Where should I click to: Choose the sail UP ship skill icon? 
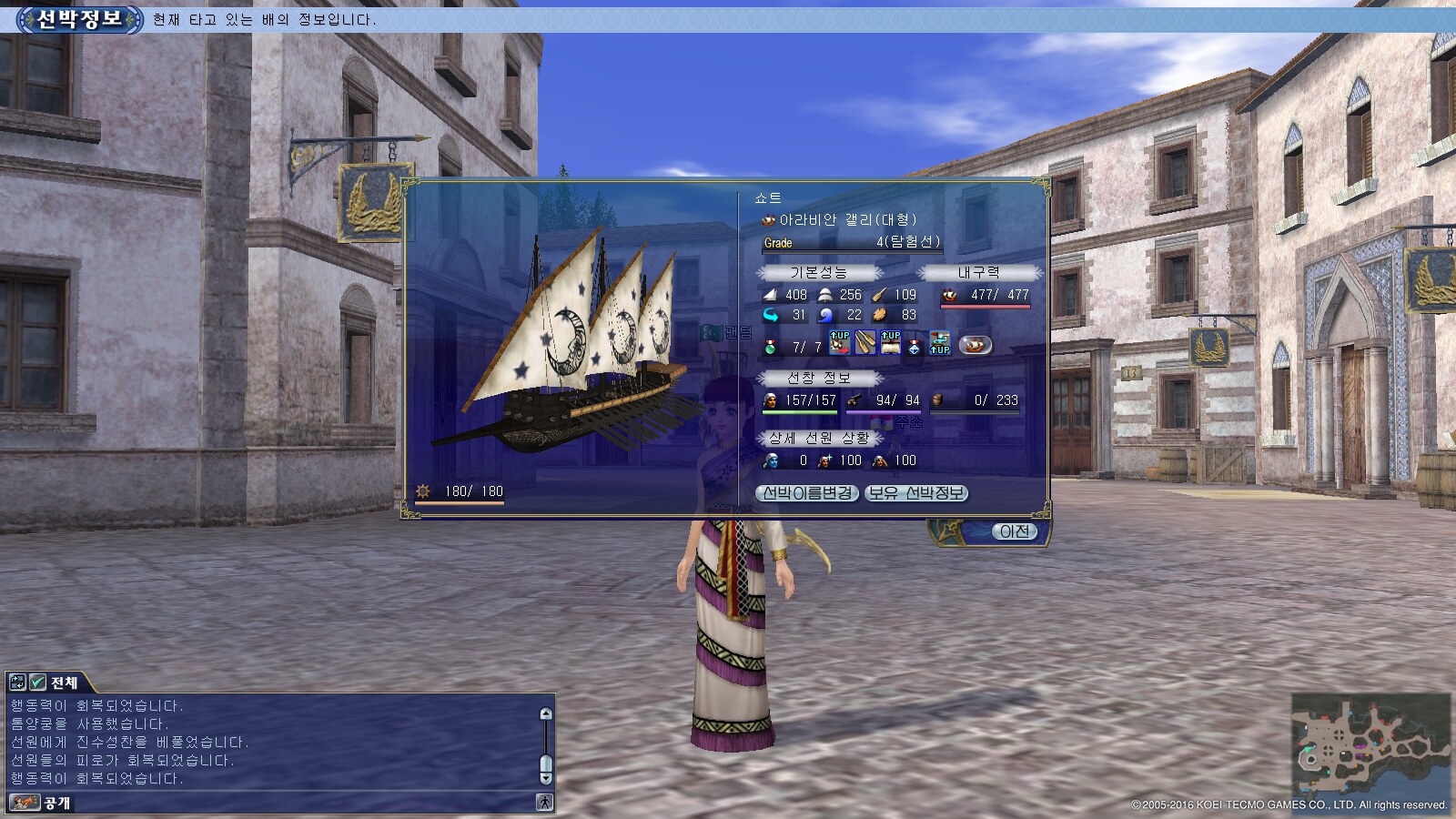point(890,343)
